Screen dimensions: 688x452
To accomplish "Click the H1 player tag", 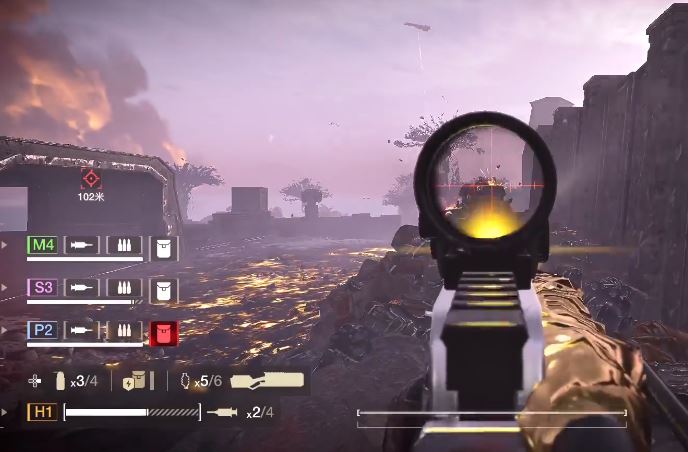I will (43, 412).
